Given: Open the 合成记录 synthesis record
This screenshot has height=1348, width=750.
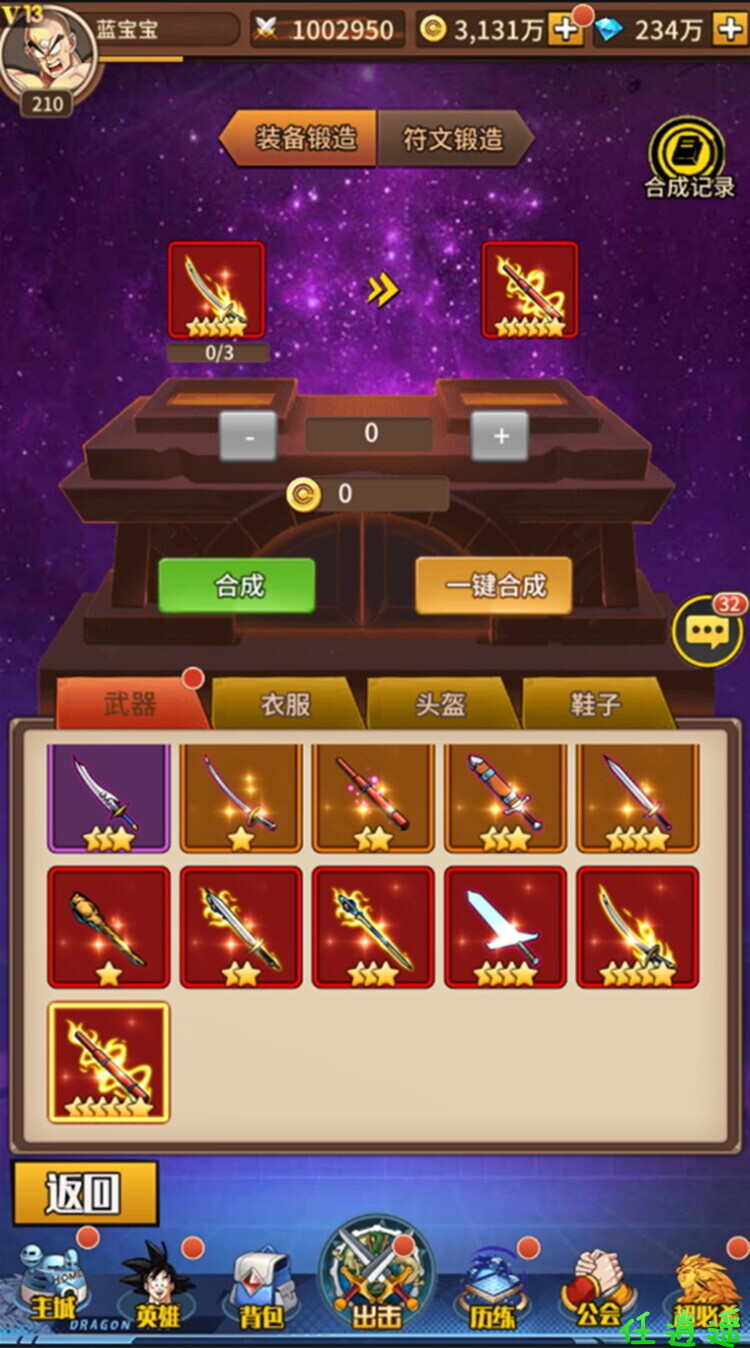Looking at the screenshot, I should [x=687, y=160].
